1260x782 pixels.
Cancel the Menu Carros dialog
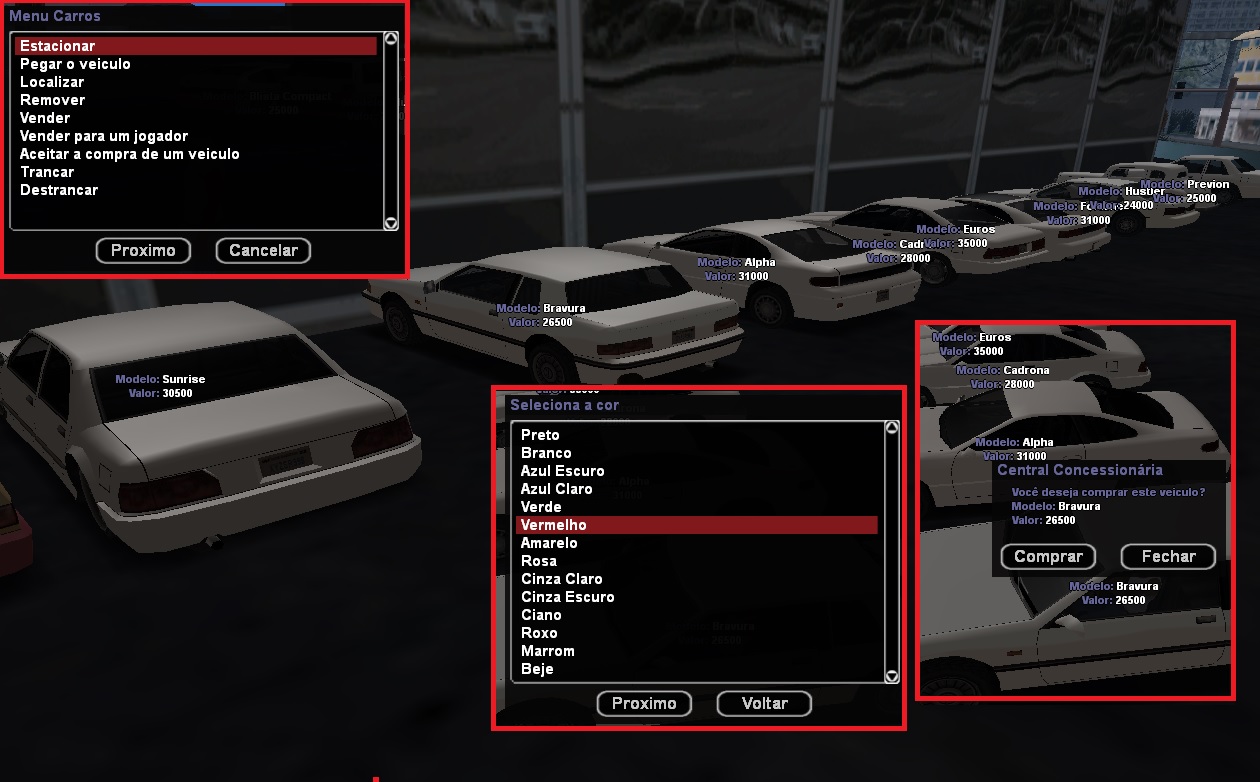click(x=263, y=251)
